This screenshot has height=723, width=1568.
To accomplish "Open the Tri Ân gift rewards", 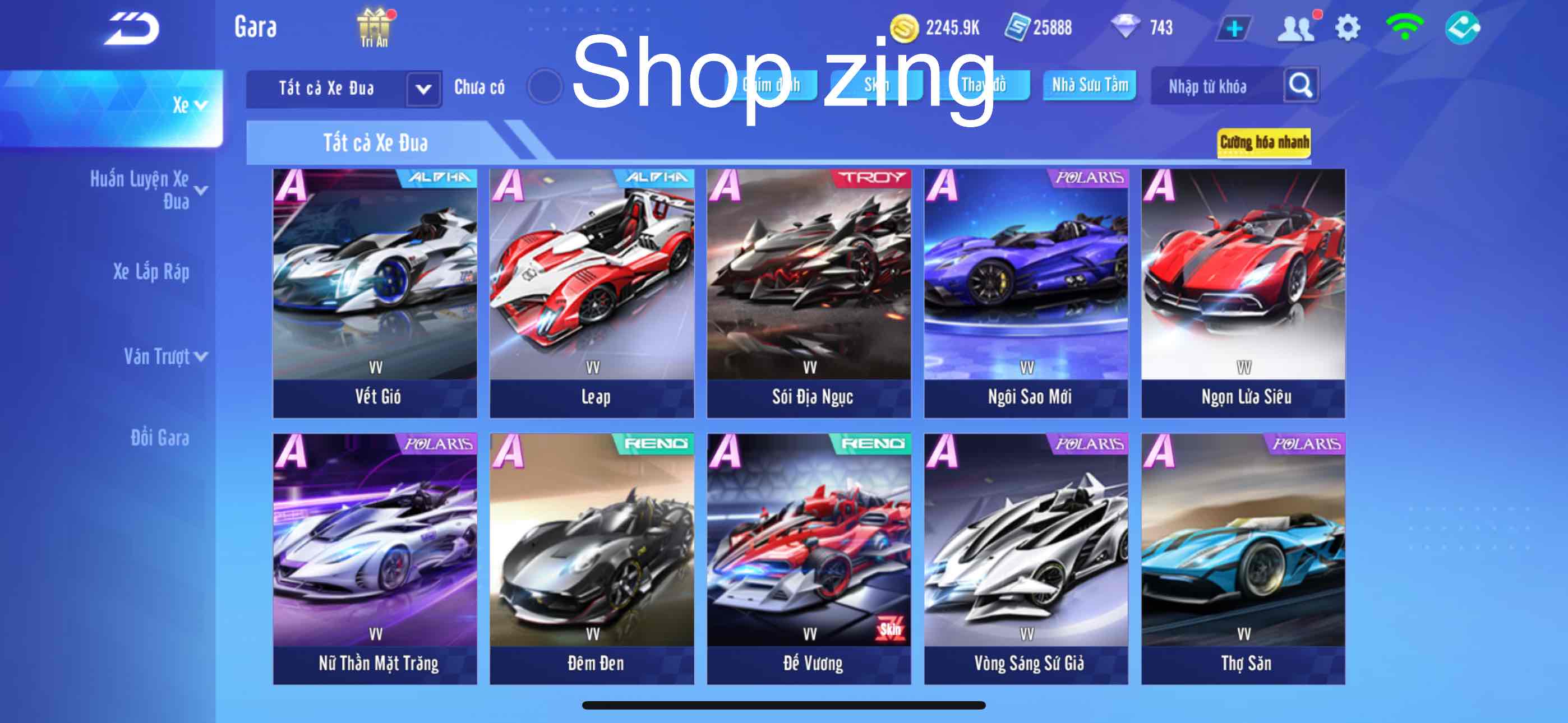I will click(373, 26).
